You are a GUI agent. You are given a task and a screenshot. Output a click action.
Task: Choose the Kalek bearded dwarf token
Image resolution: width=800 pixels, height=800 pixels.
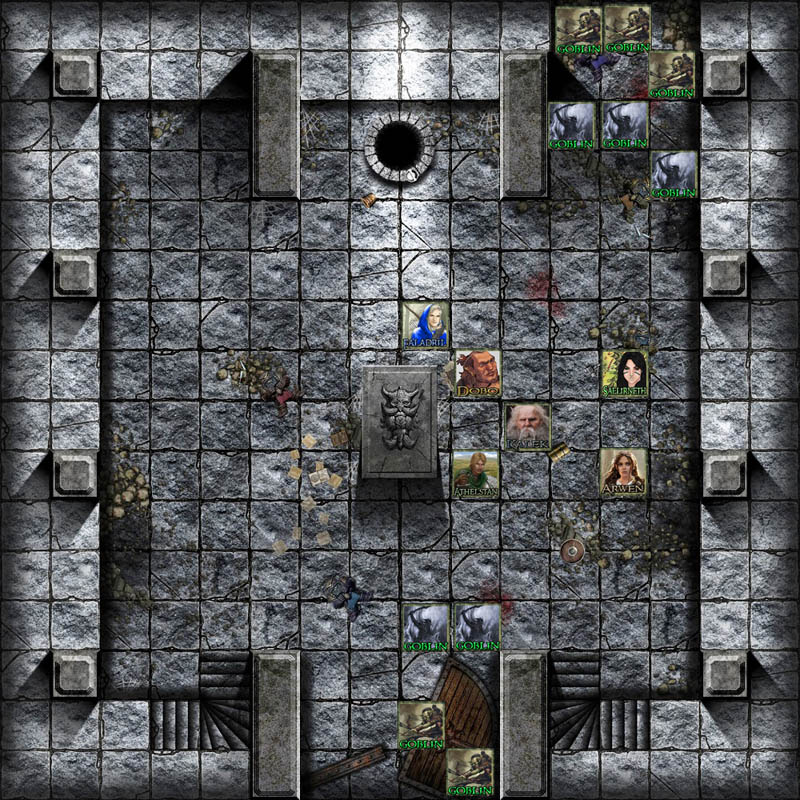pos(525,426)
